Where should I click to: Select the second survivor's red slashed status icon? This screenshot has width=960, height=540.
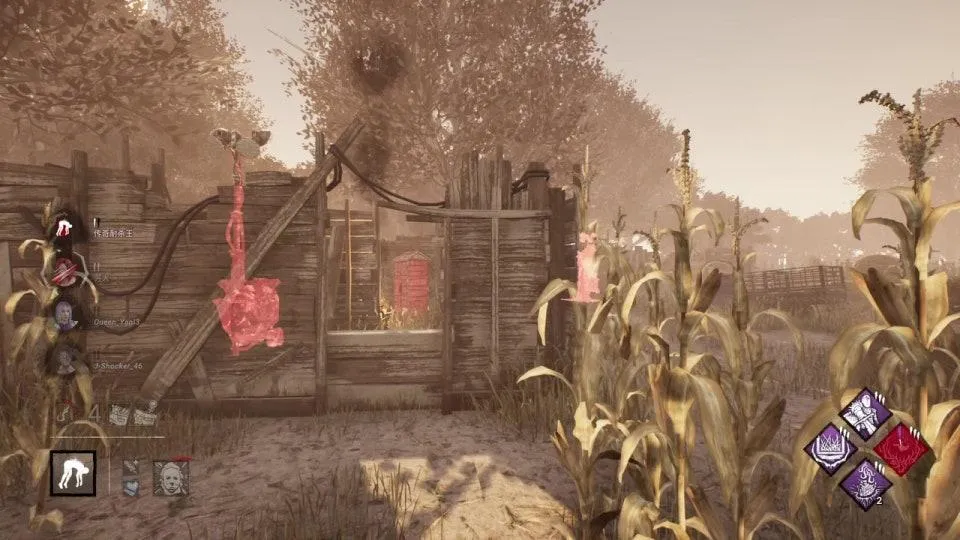click(66, 270)
